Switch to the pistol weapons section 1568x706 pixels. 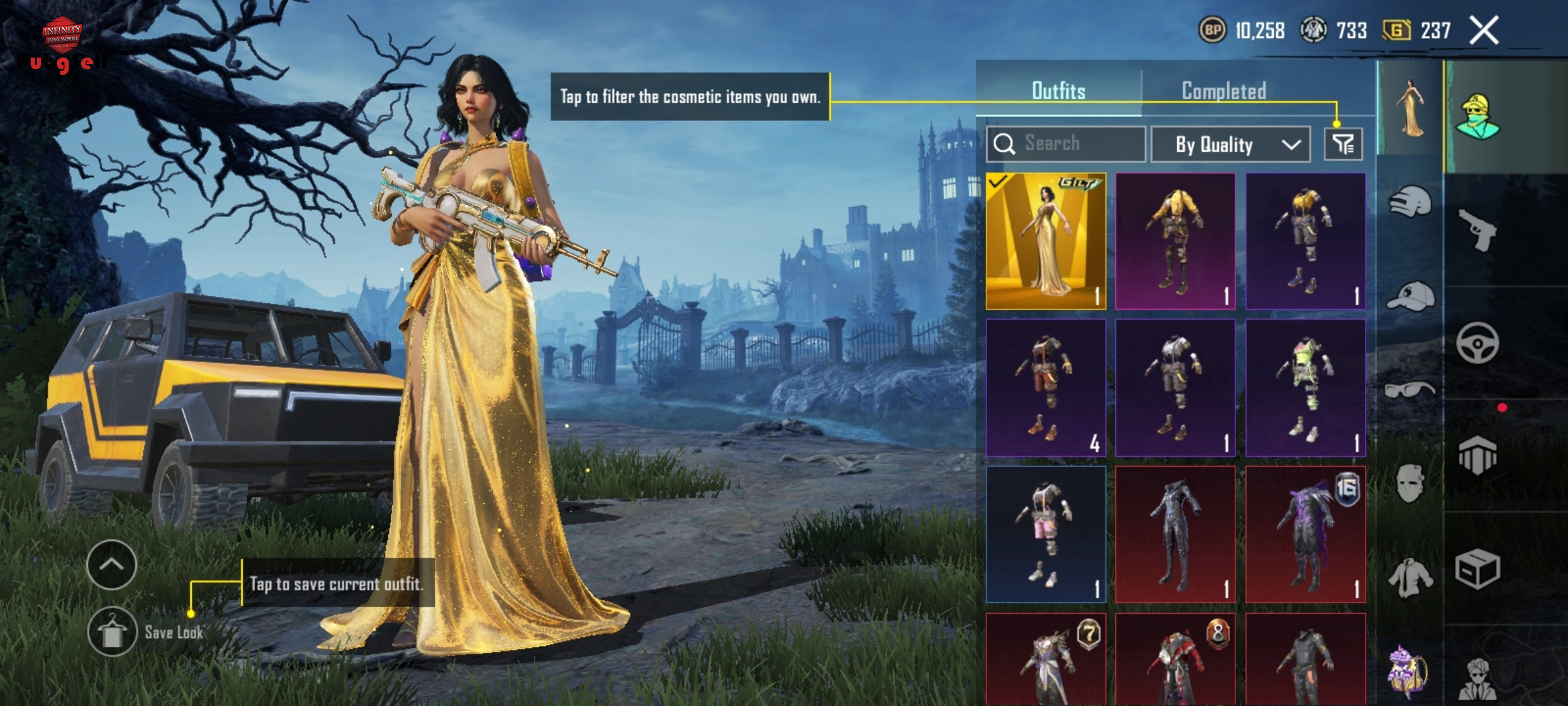1478,229
